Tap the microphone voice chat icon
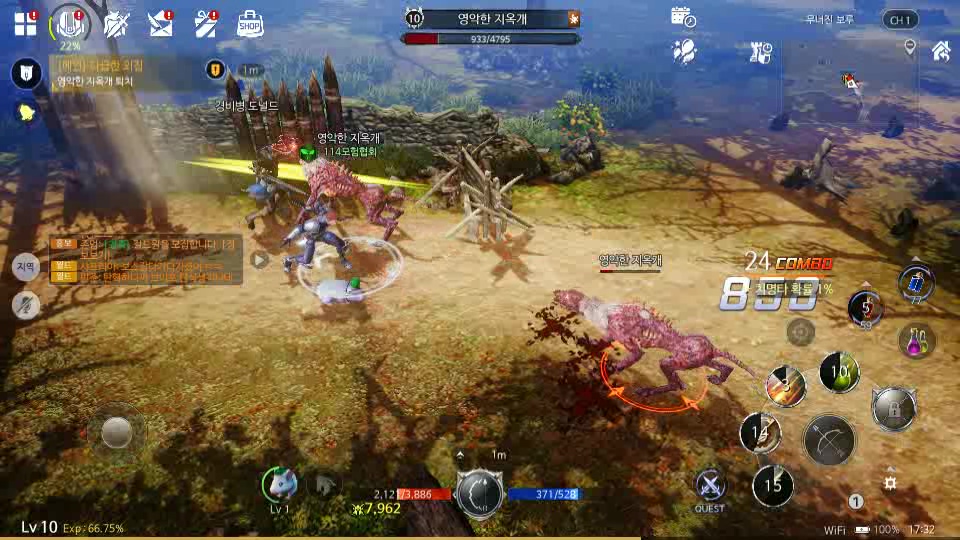960x540 pixels. [25, 305]
